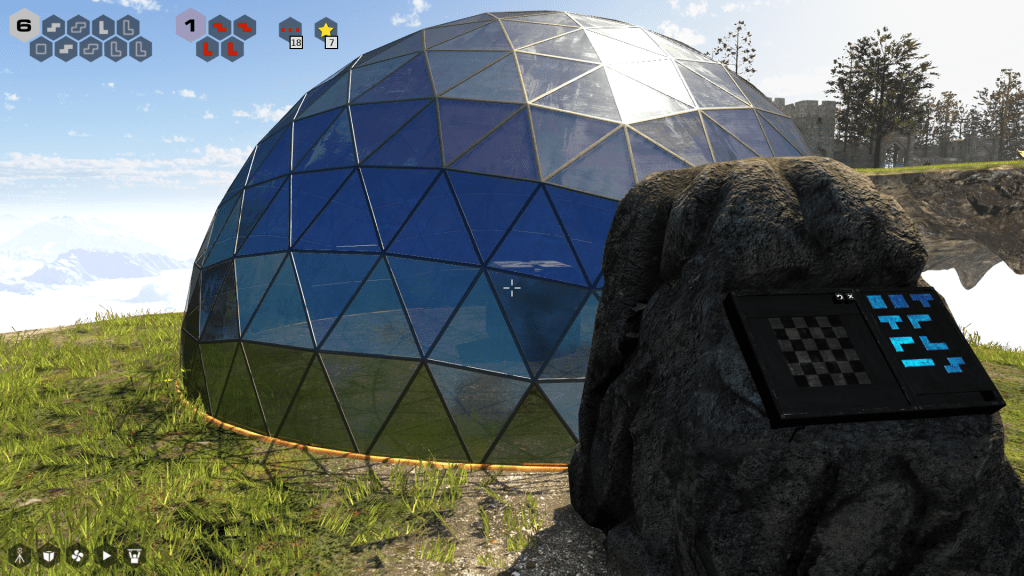Open the yellow star collection icon
This screenshot has height=576, width=1024.
(325, 29)
